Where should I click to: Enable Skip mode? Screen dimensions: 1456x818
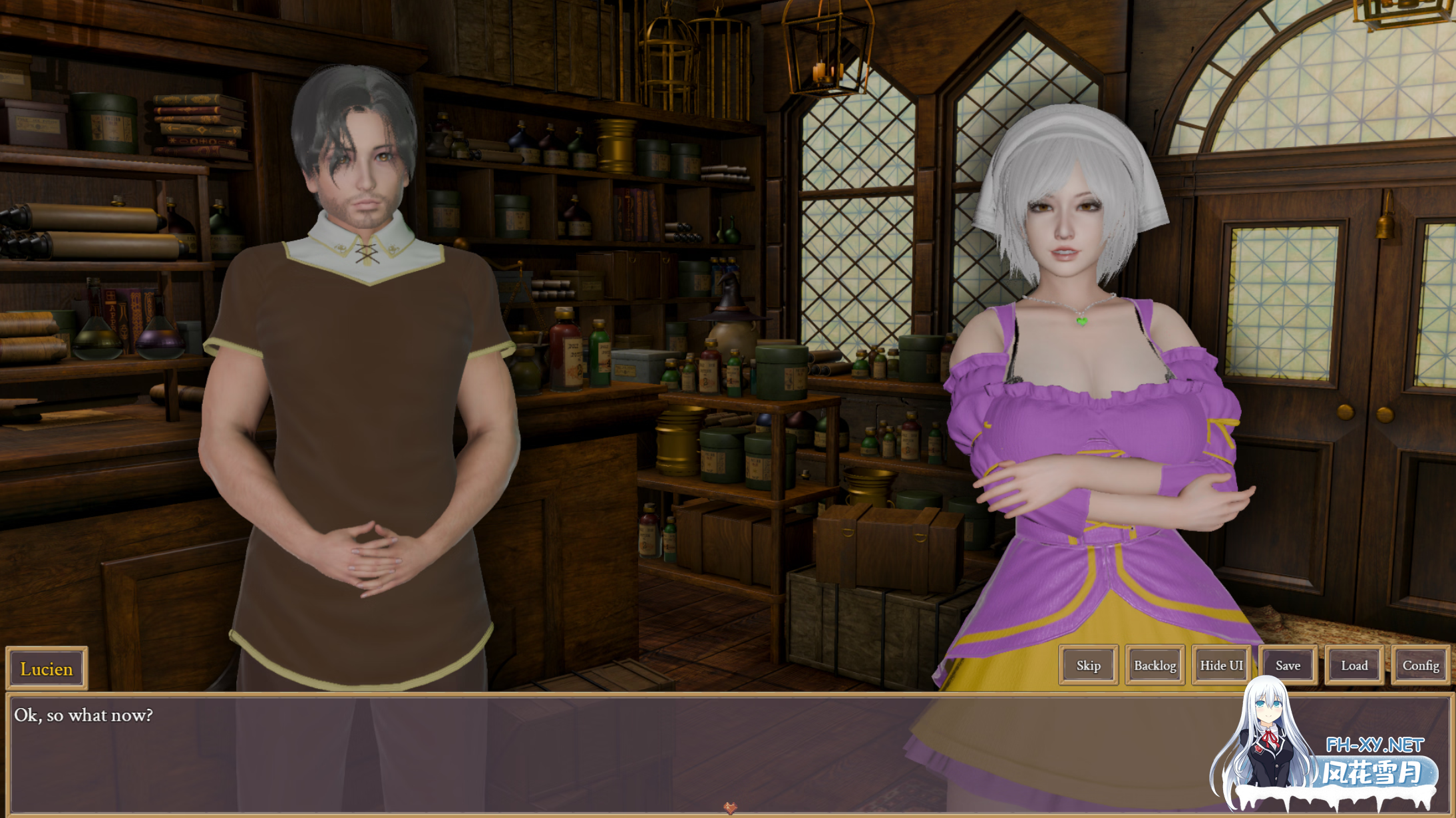click(x=1087, y=665)
